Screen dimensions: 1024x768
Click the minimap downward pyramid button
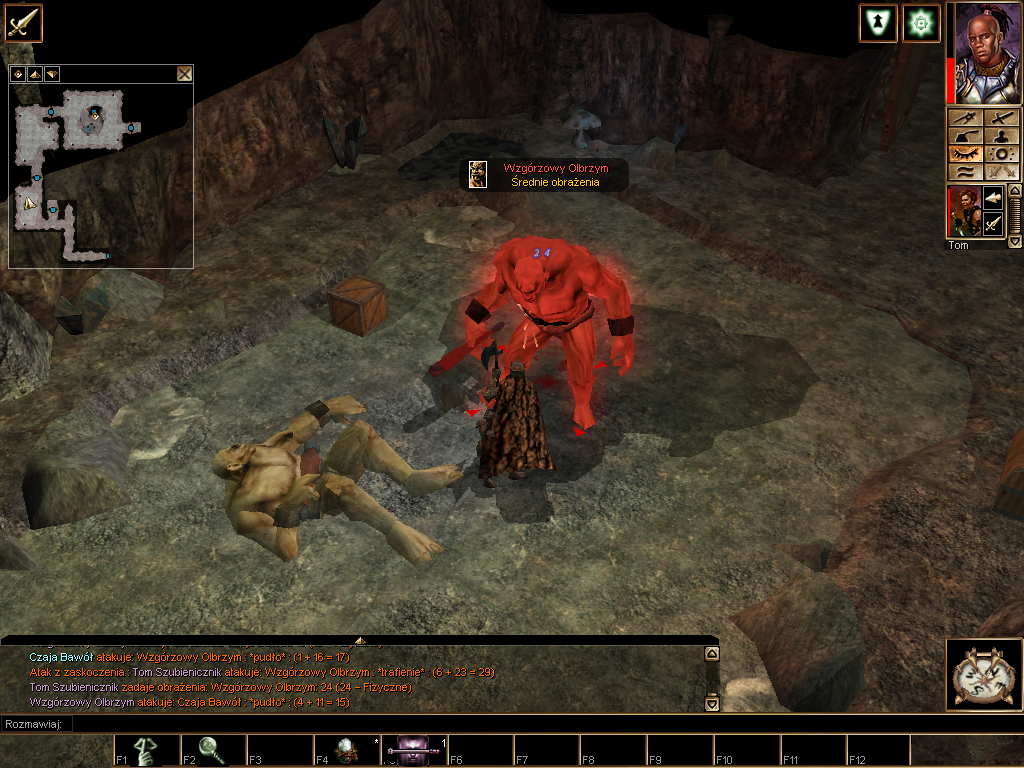(51, 73)
